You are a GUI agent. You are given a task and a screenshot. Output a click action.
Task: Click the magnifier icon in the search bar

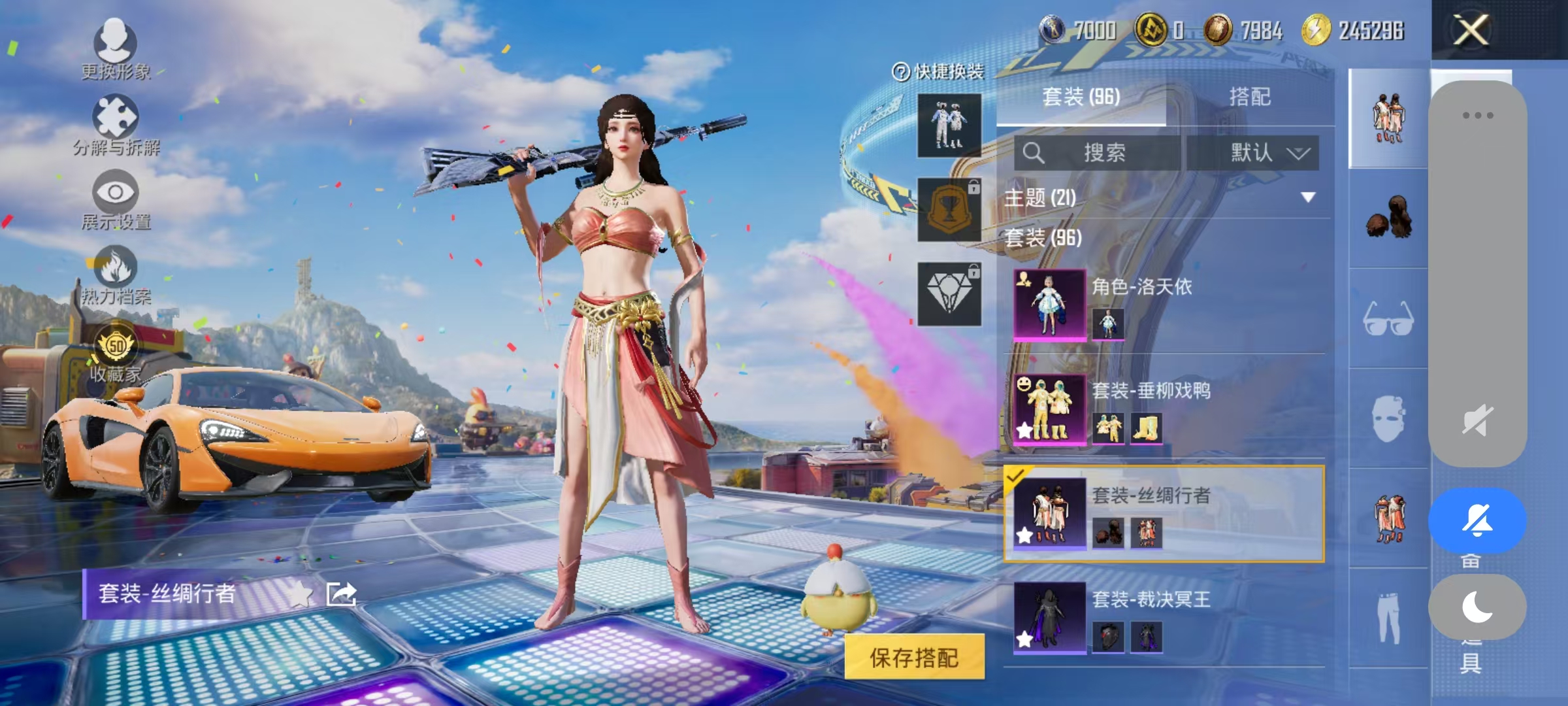(1034, 152)
